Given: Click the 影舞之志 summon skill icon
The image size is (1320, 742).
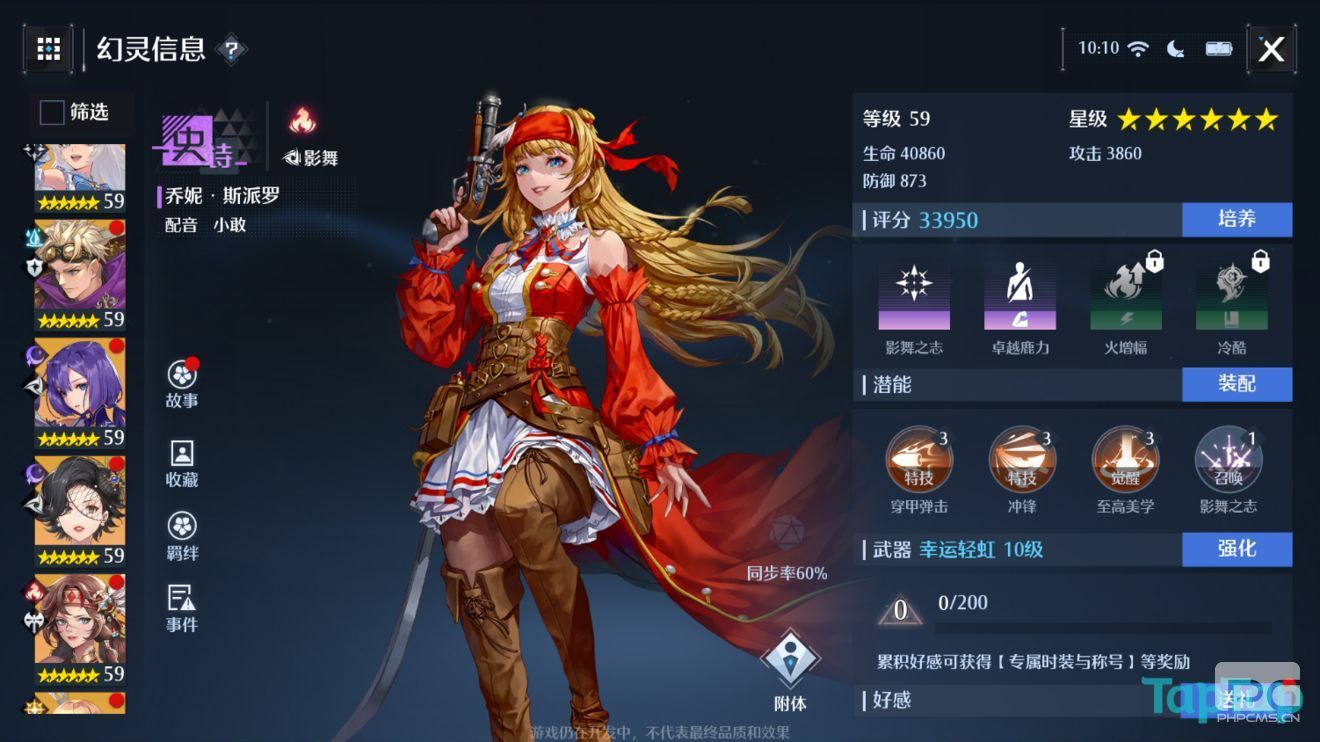Looking at the screenshot, I should 1228,460.
